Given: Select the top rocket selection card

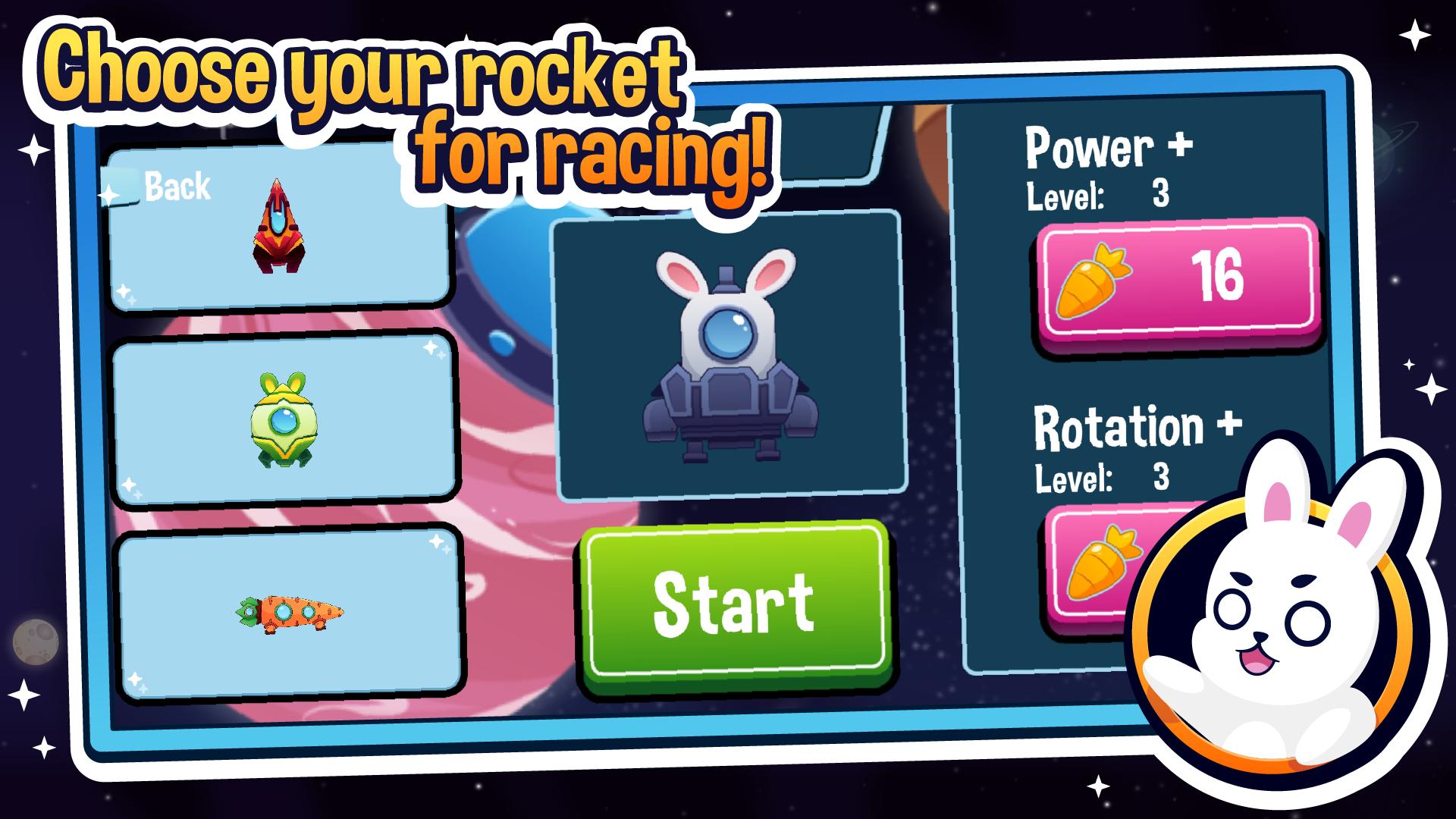Looking at the screenshot, I should pyautogui.click(x=281, y=227).
